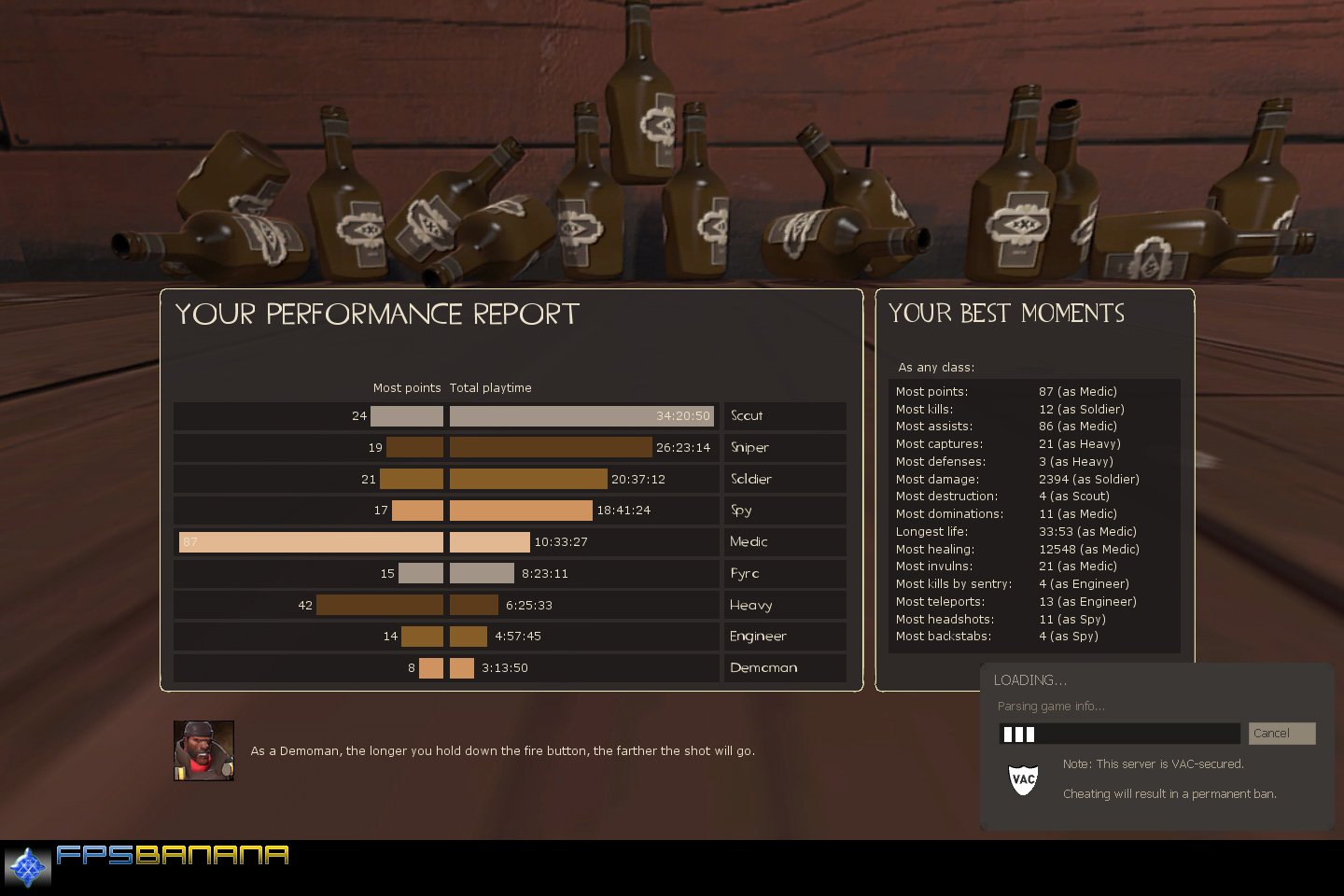Select the Demoman class entry
Viewport: 1344px width, 896px height.
784,667
